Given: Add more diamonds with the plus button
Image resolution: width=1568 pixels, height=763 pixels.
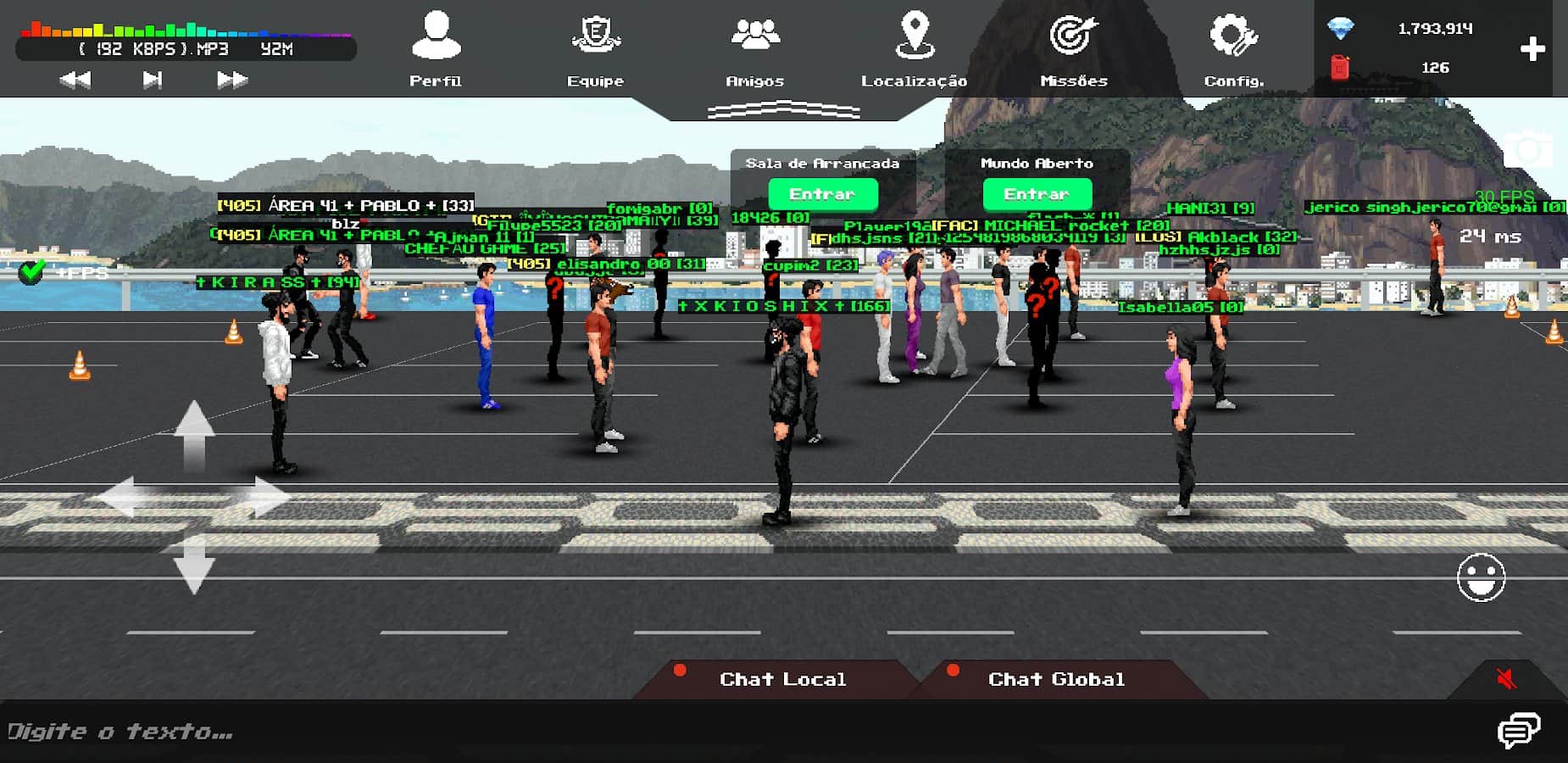Looking at the screenshot, I should click(x=1532, y=49).
